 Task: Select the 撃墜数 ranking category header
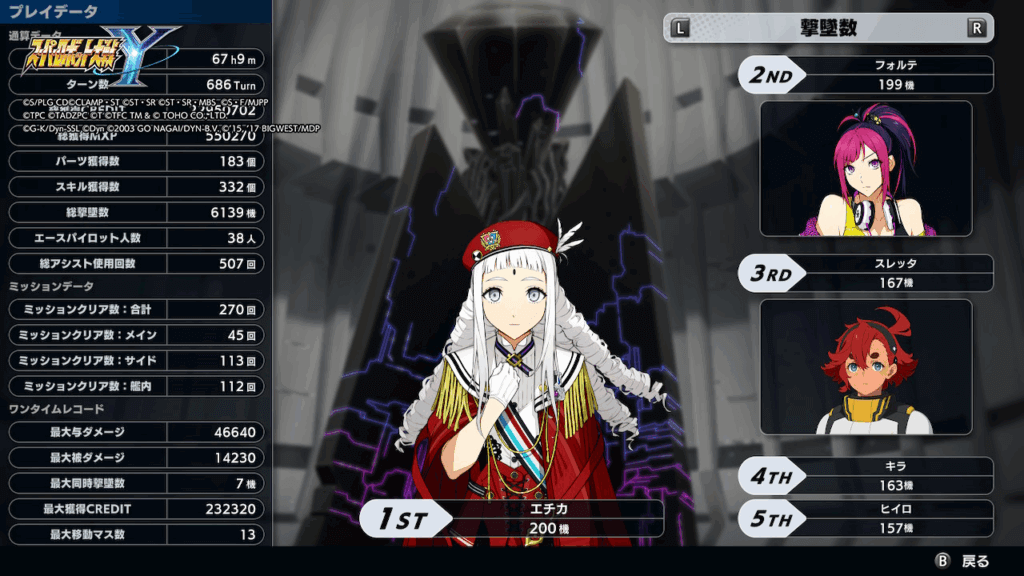click(x=828, y=28)
